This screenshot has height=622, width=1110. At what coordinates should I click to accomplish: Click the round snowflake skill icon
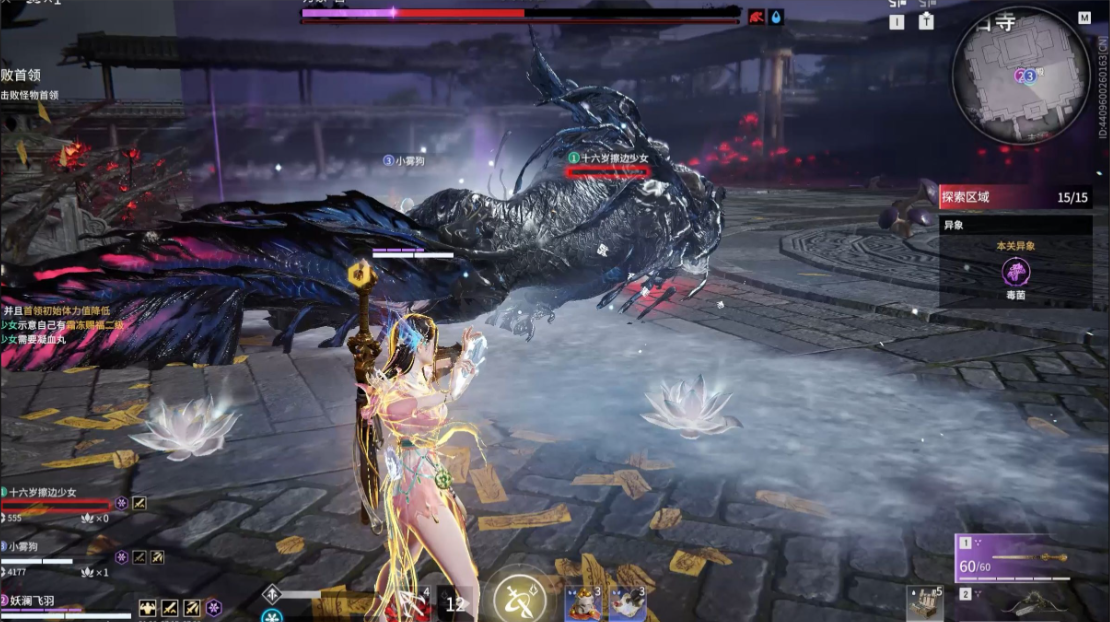coord(271,615)
